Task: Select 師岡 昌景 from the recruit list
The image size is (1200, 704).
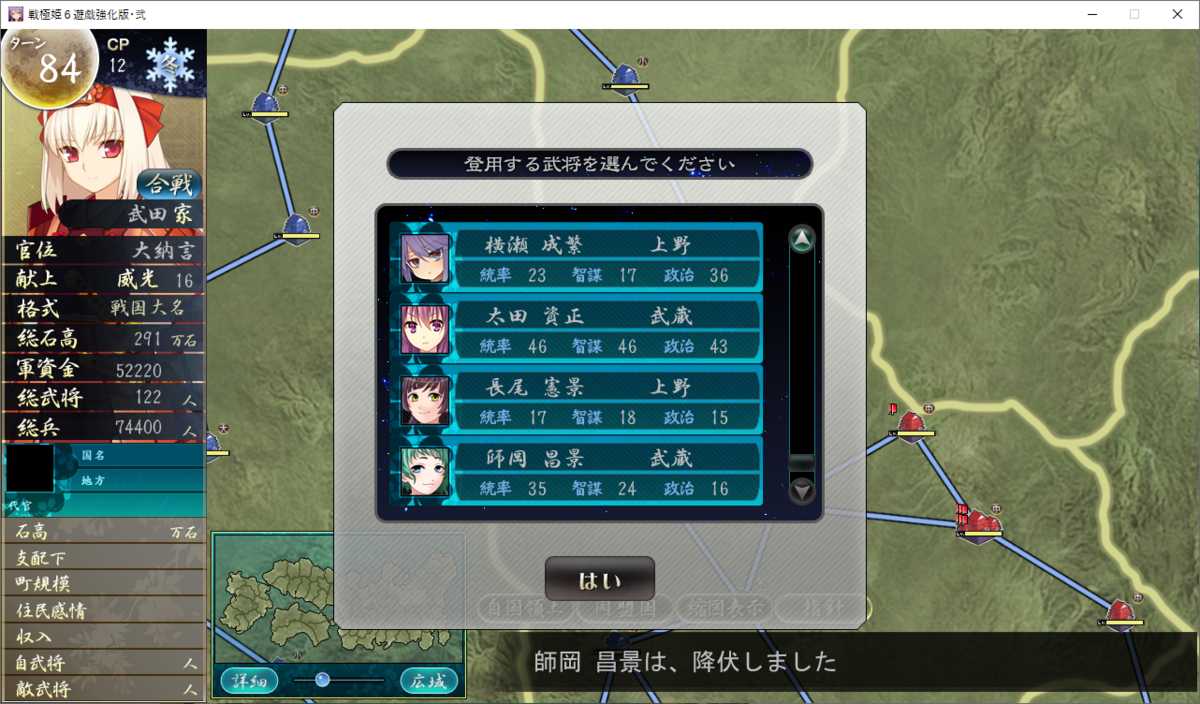Action: click(x=578, y=472)
